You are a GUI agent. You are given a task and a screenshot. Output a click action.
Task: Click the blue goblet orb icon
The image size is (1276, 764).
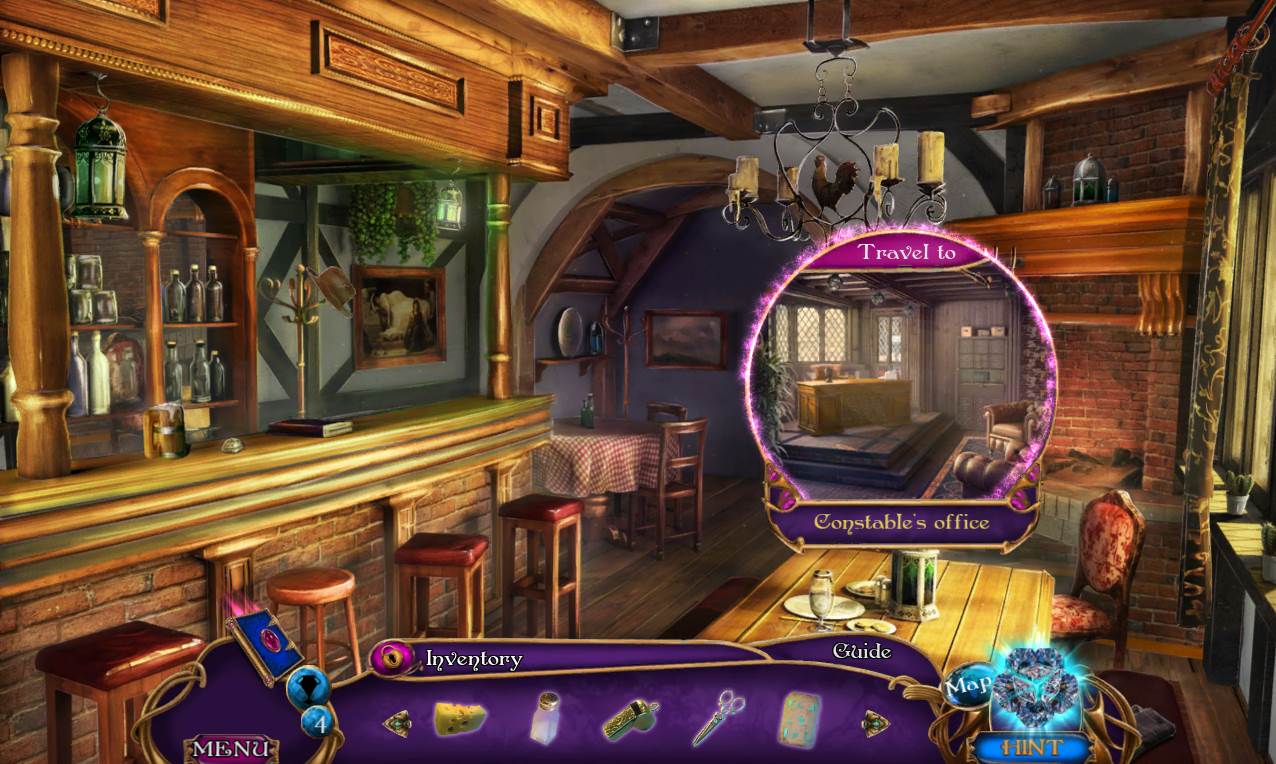(307, 687)
